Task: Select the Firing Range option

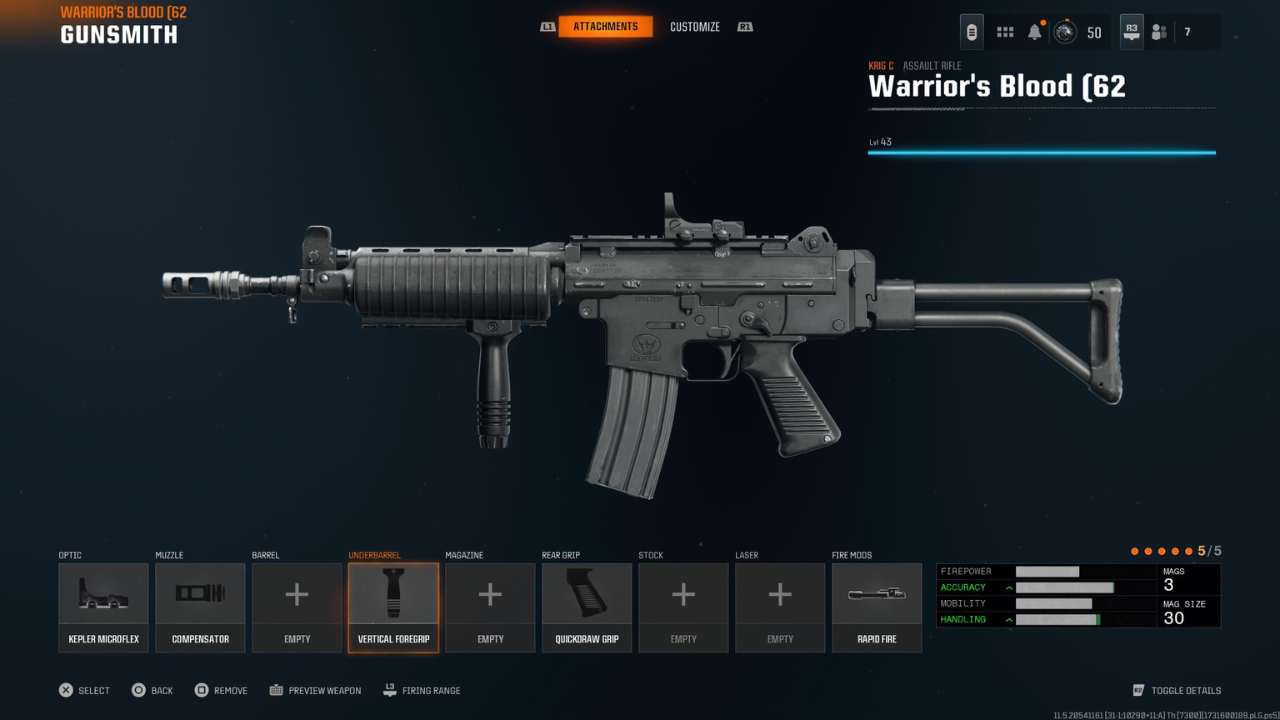Action: (421, 690)
